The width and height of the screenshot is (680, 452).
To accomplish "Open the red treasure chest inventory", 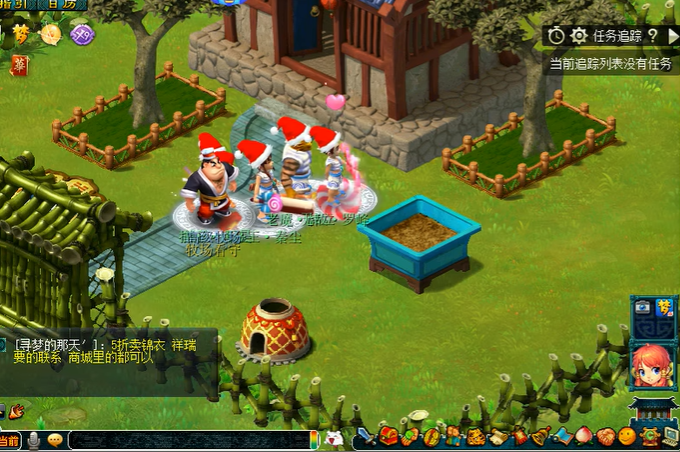I will 388,437.
